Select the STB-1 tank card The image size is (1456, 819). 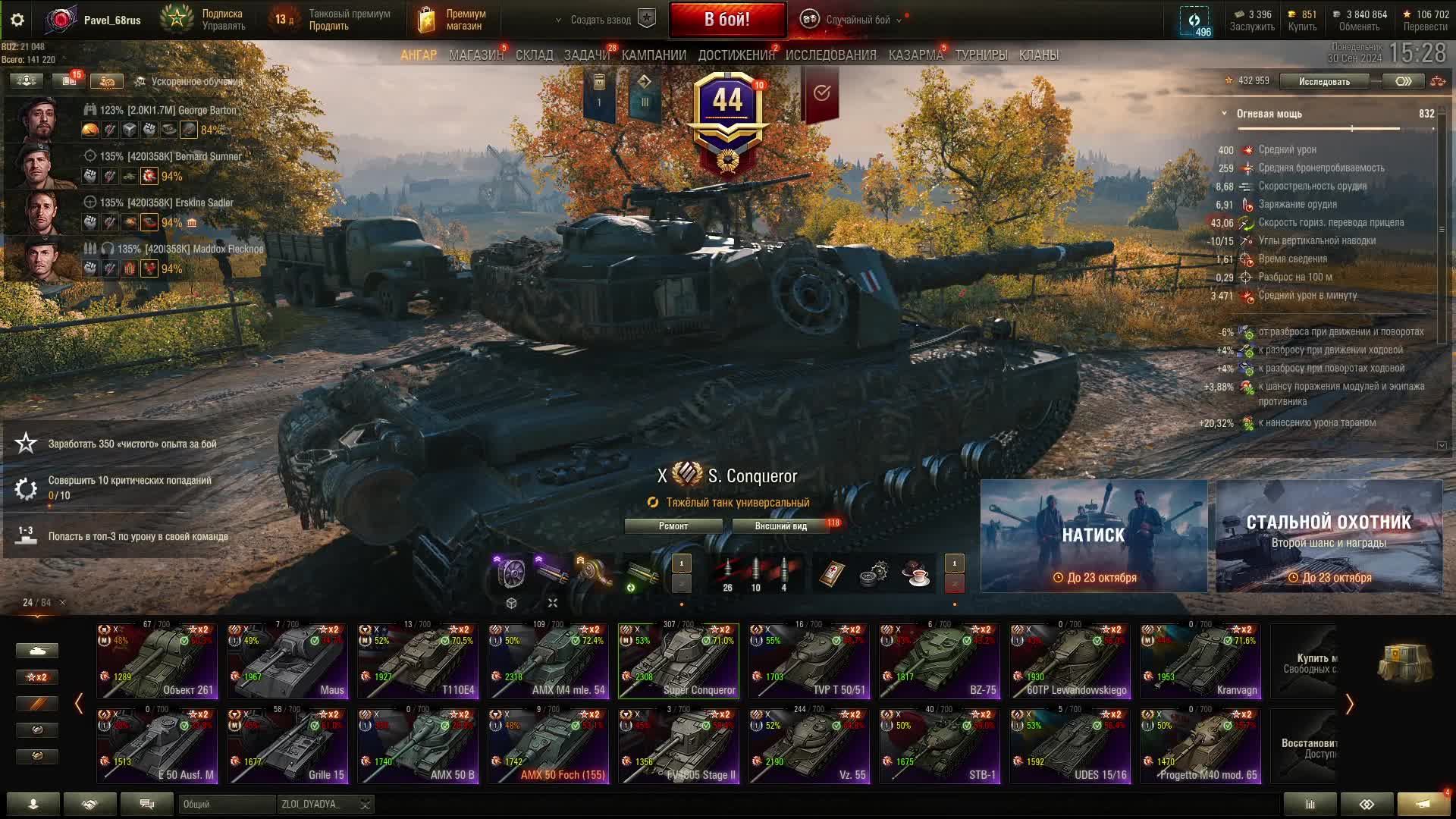tap(940, 745)
